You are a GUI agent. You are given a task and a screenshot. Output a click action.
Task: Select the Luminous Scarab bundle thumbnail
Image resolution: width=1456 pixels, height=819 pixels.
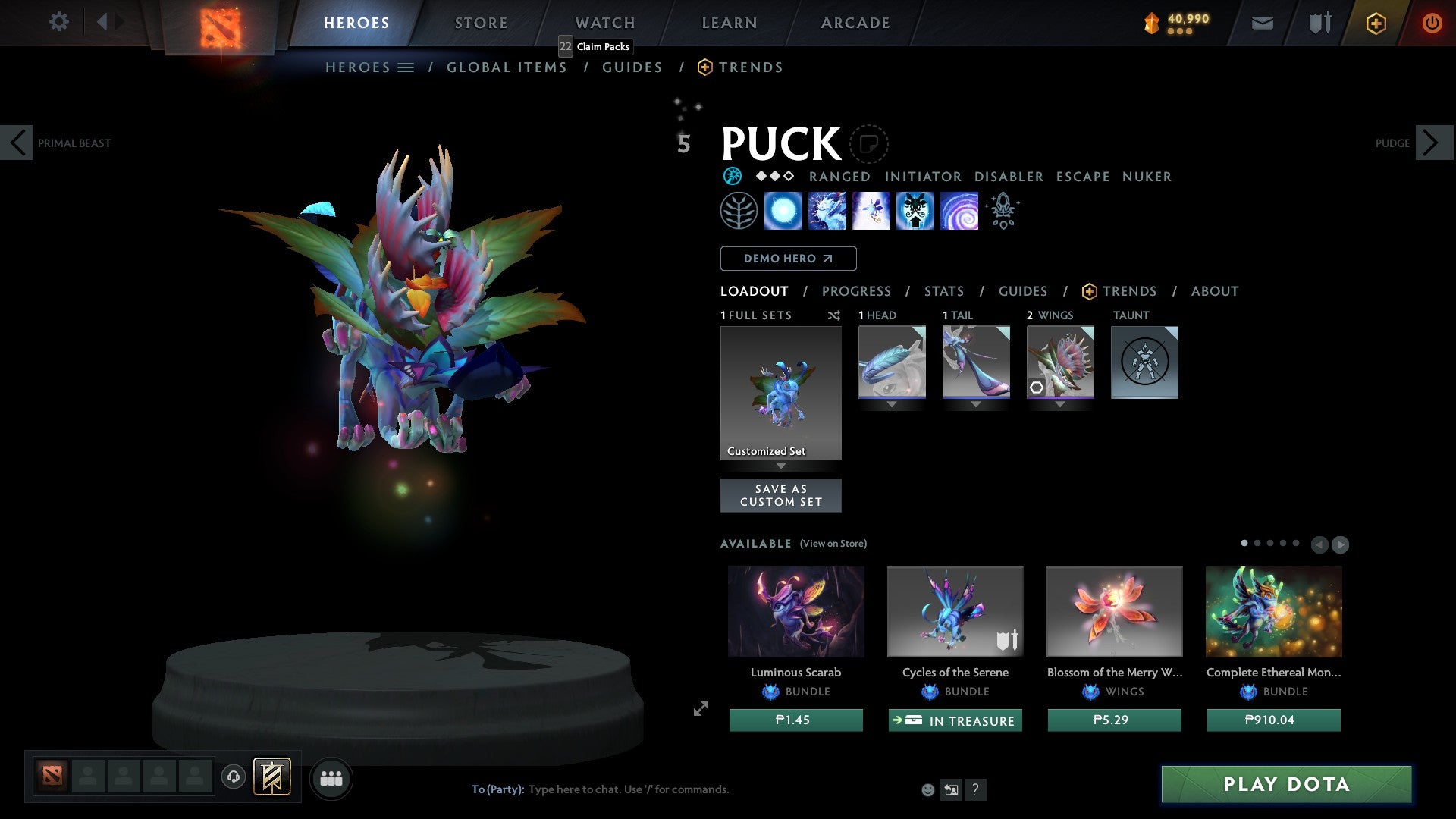[795, 611]
